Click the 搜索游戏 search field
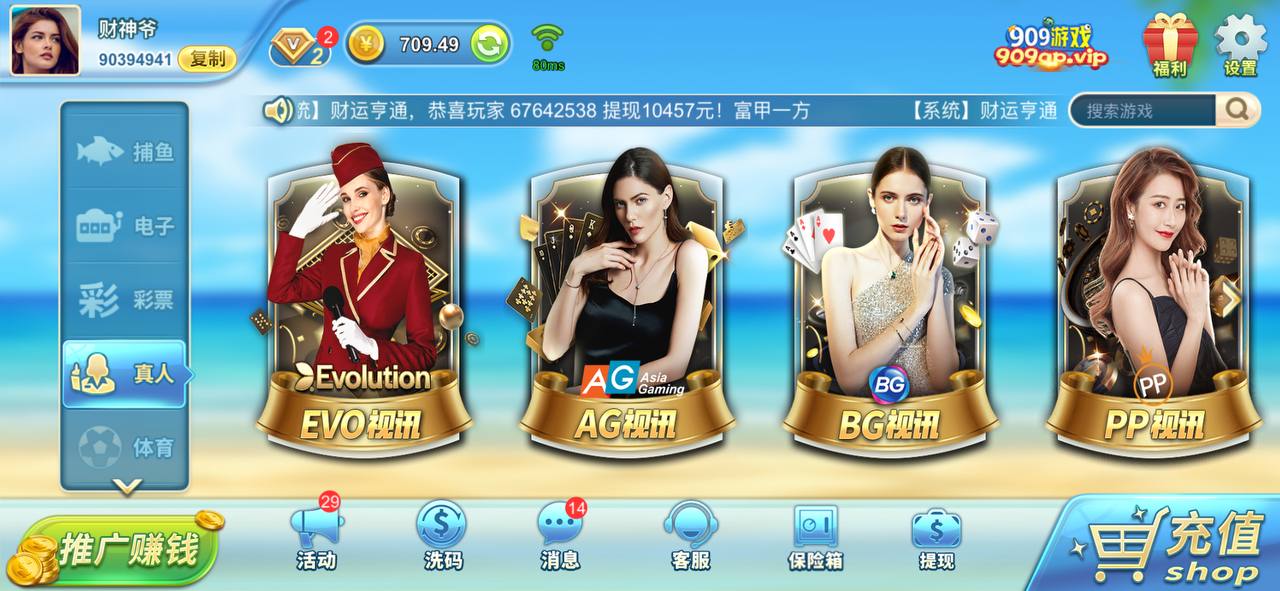This screenshot has width=1280, height=591. point(1143,110)
